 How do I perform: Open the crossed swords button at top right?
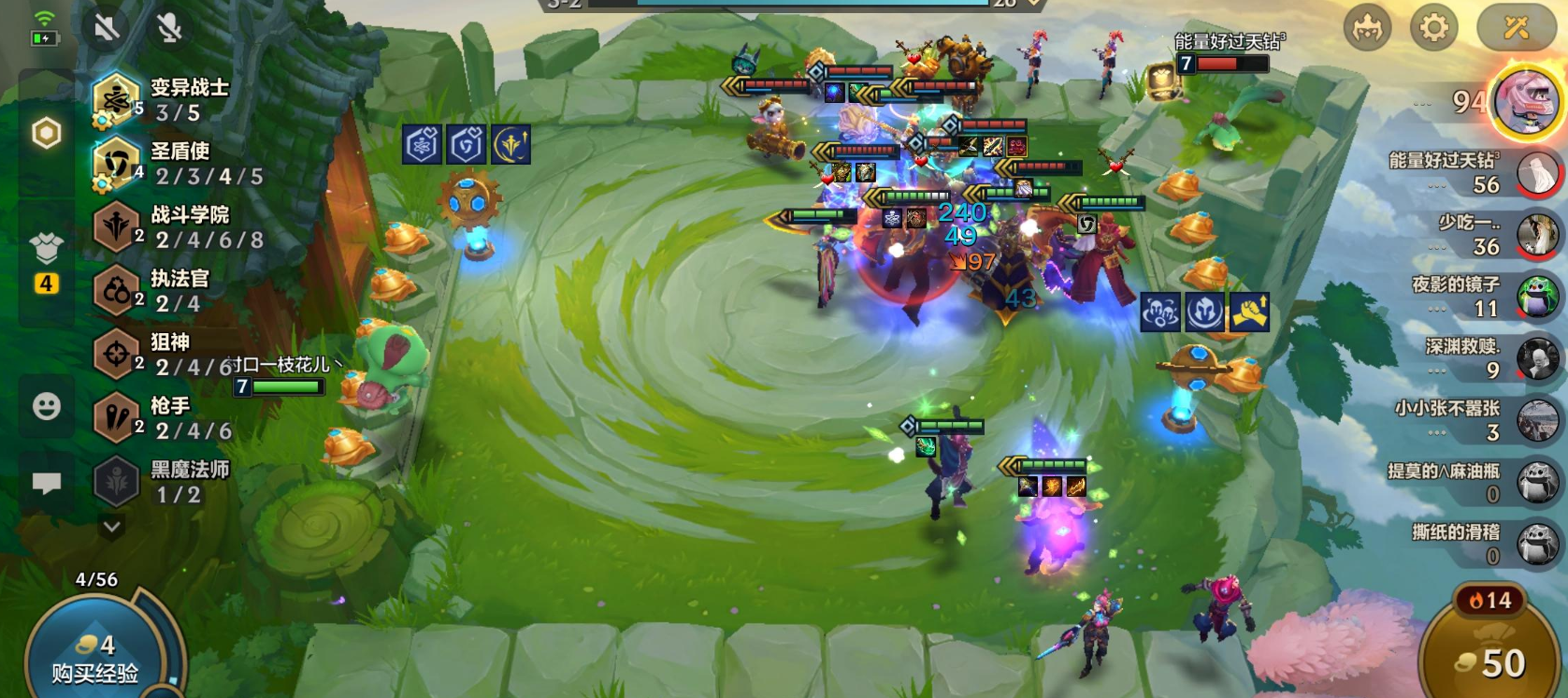point(1516,28)
